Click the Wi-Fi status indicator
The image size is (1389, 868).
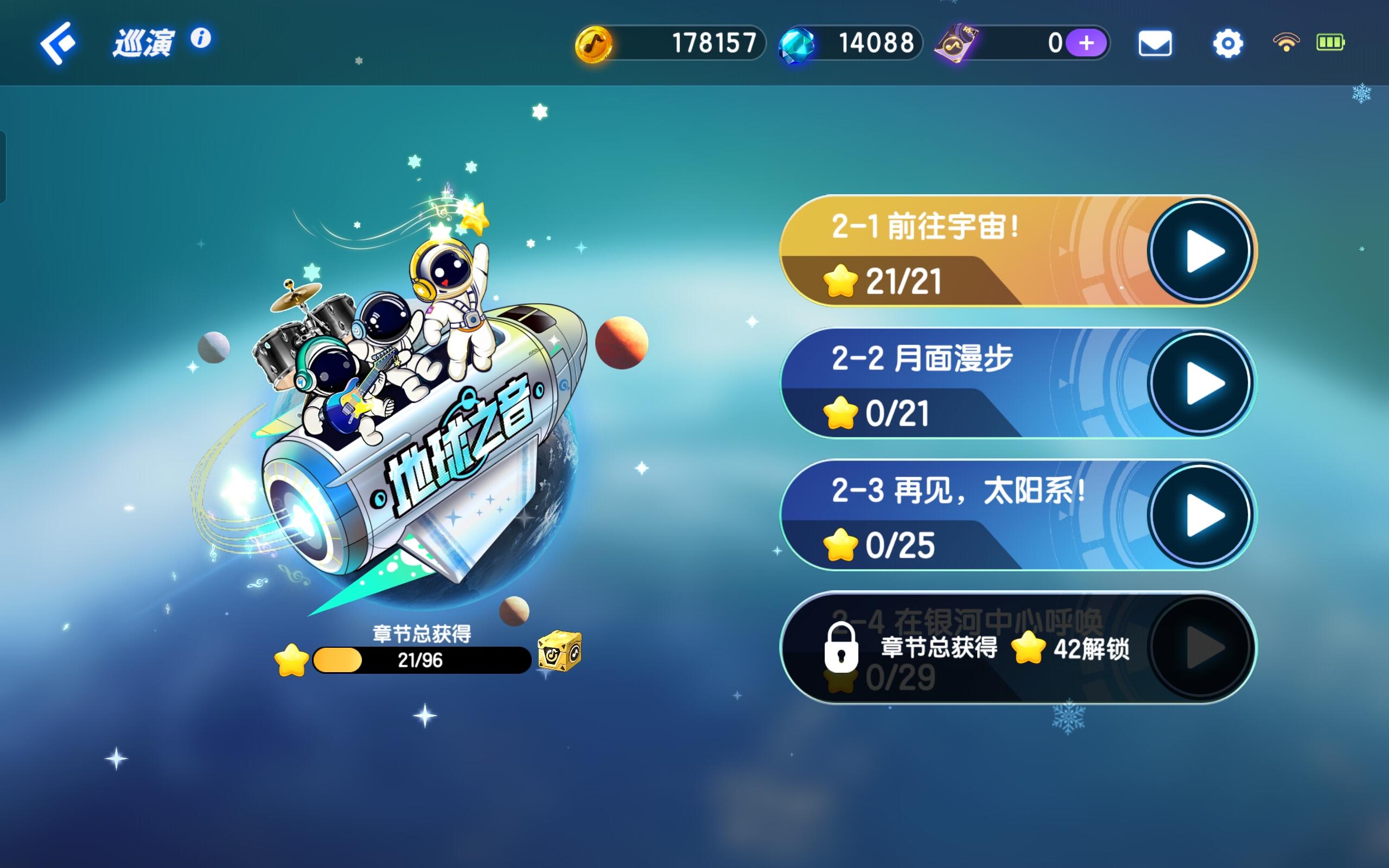tap(1286, 41)
